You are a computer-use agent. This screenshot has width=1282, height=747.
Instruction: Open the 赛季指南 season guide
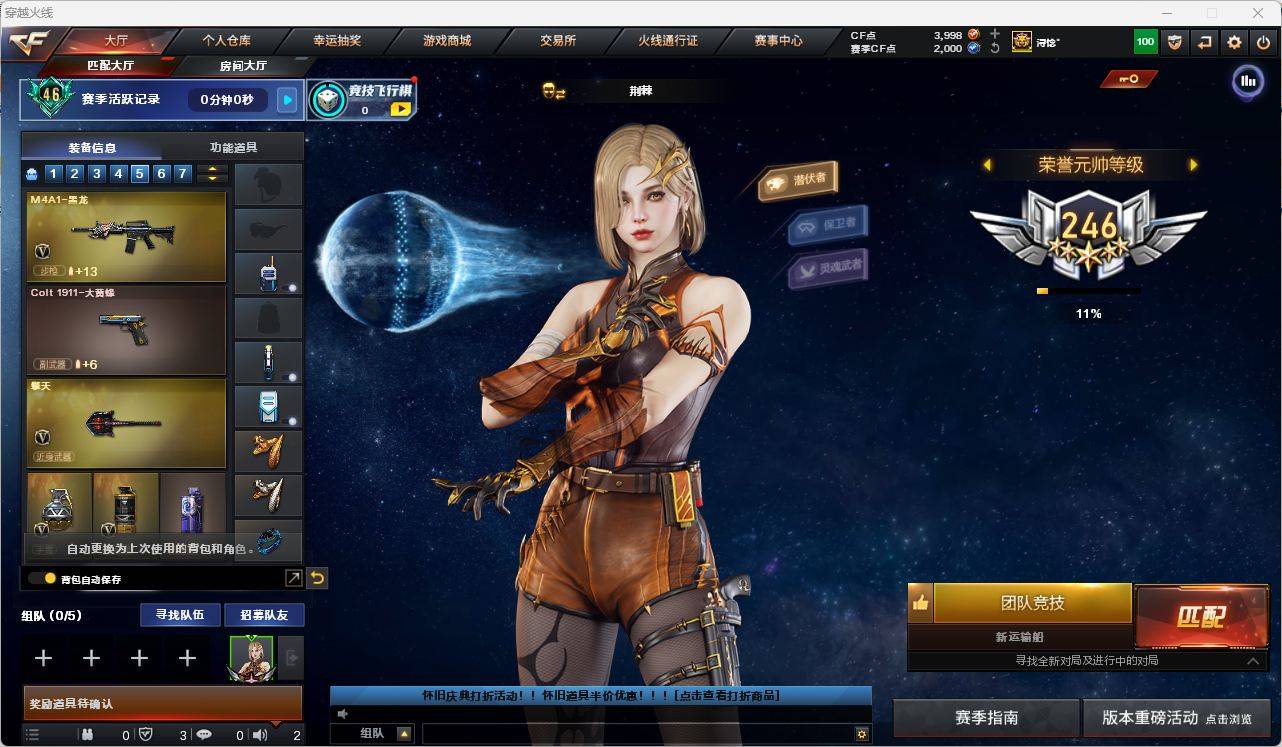986,718
